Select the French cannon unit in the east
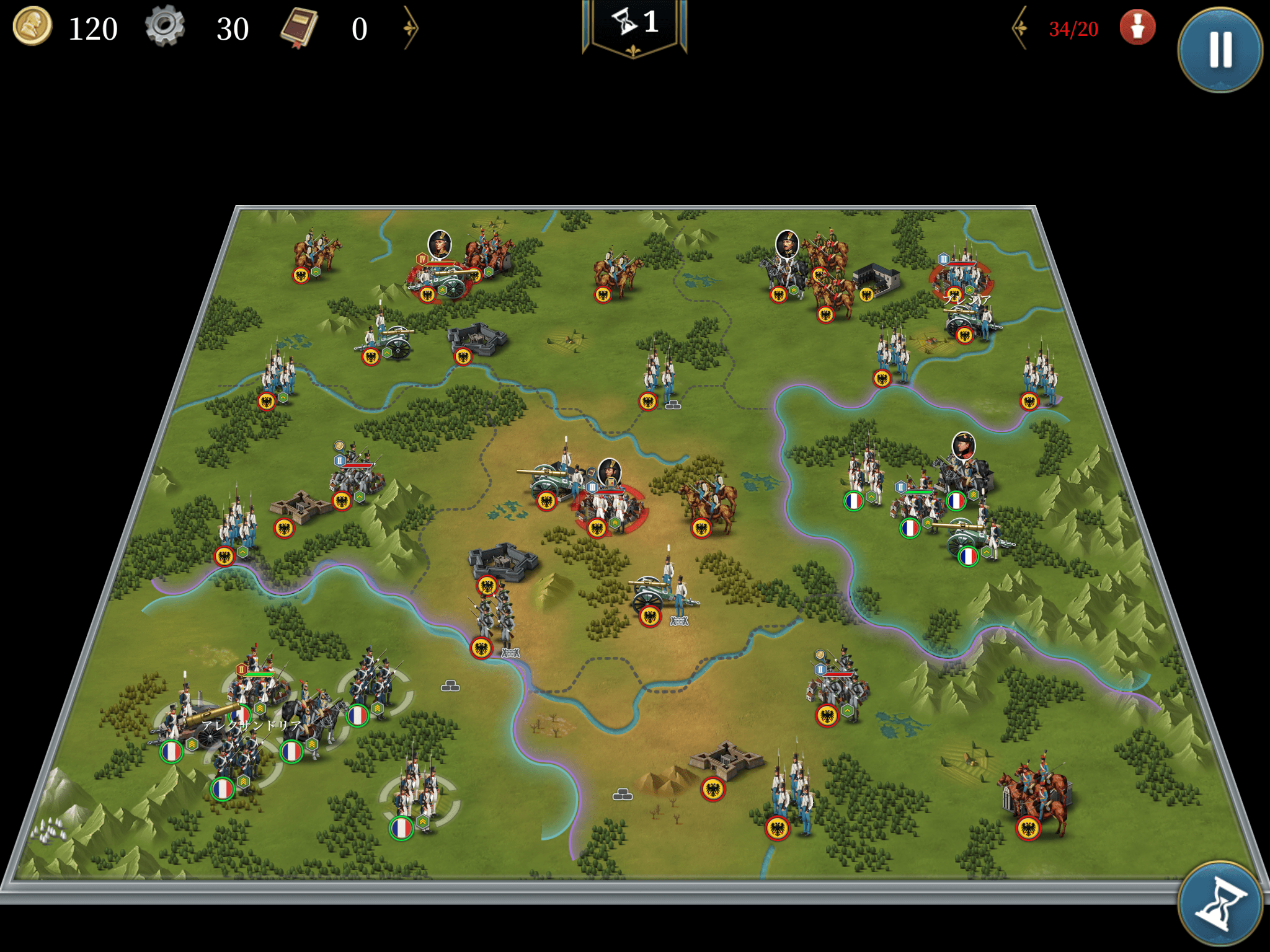 (975, 536)
